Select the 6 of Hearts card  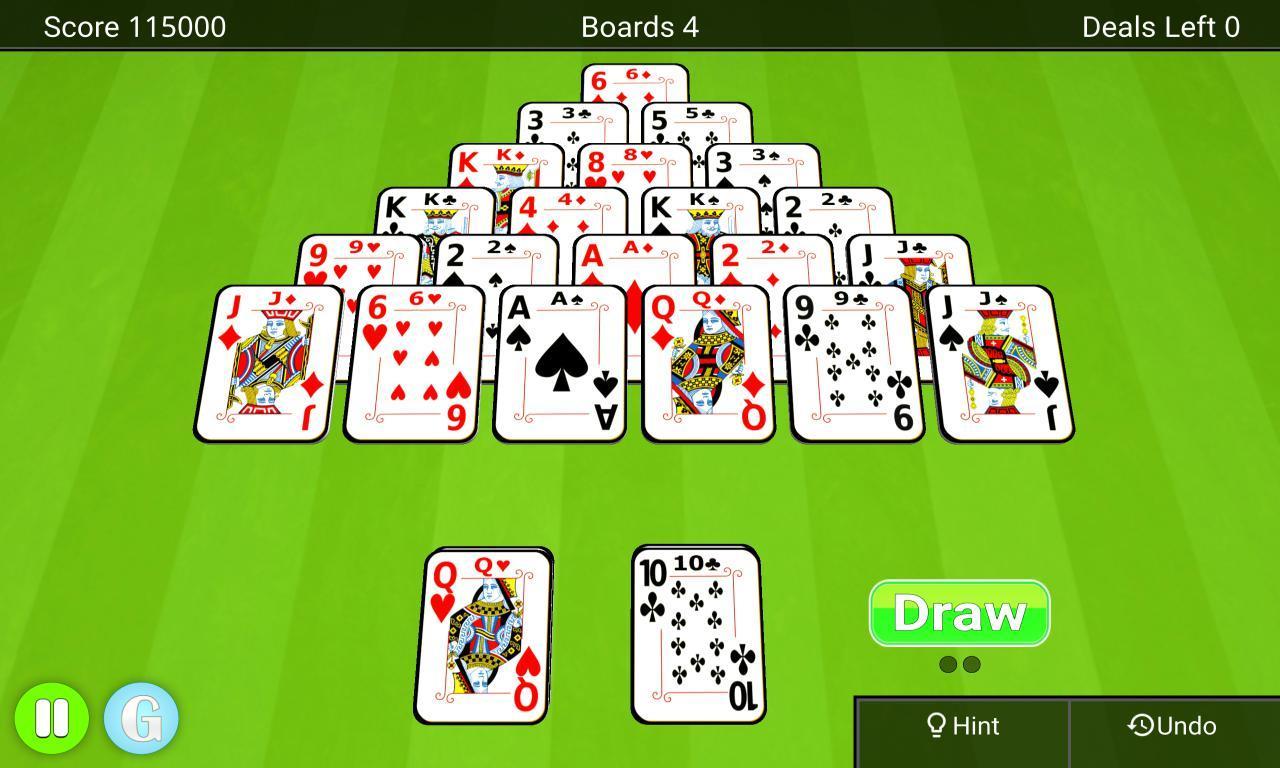point(413,360)
